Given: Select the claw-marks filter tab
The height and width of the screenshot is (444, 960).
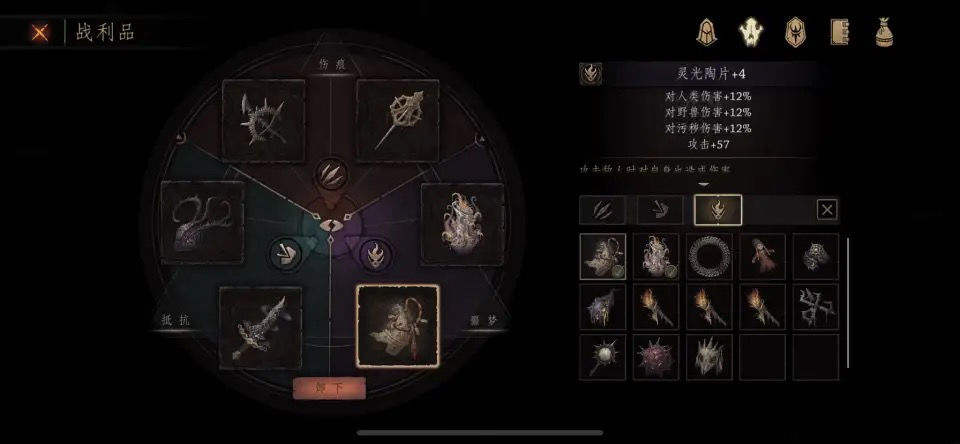Looking at the screenshot, I should click(603, 210).
